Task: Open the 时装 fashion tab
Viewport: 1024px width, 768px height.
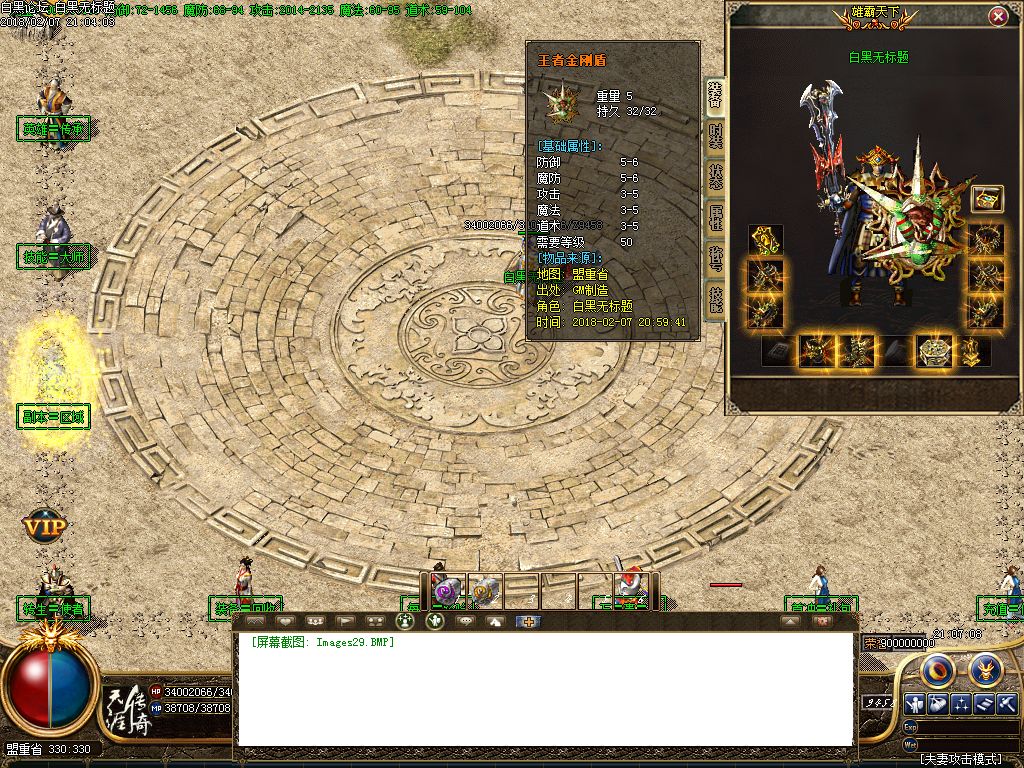Action: [715, 139]
